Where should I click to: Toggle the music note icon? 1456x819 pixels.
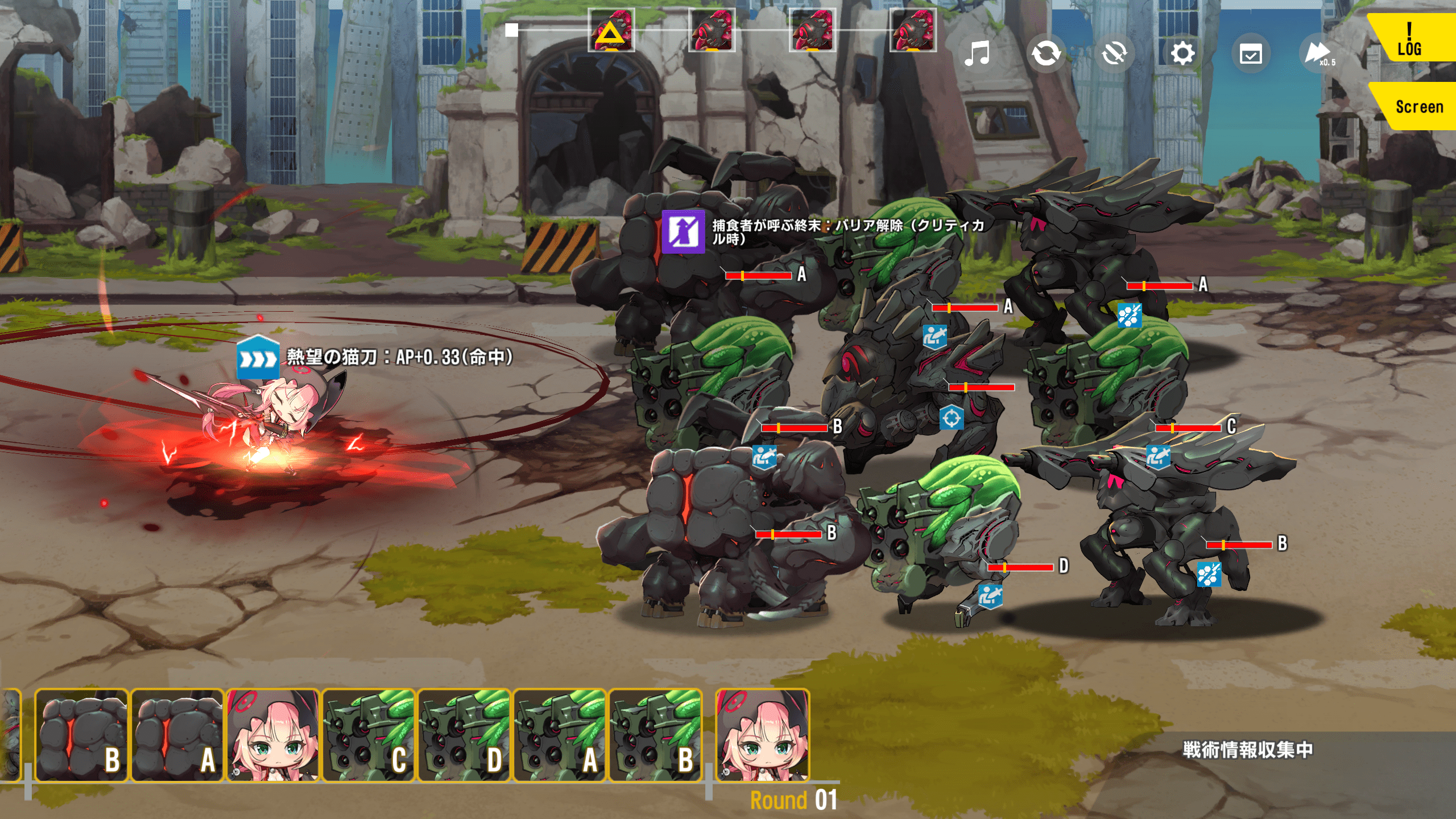[977, 54]
